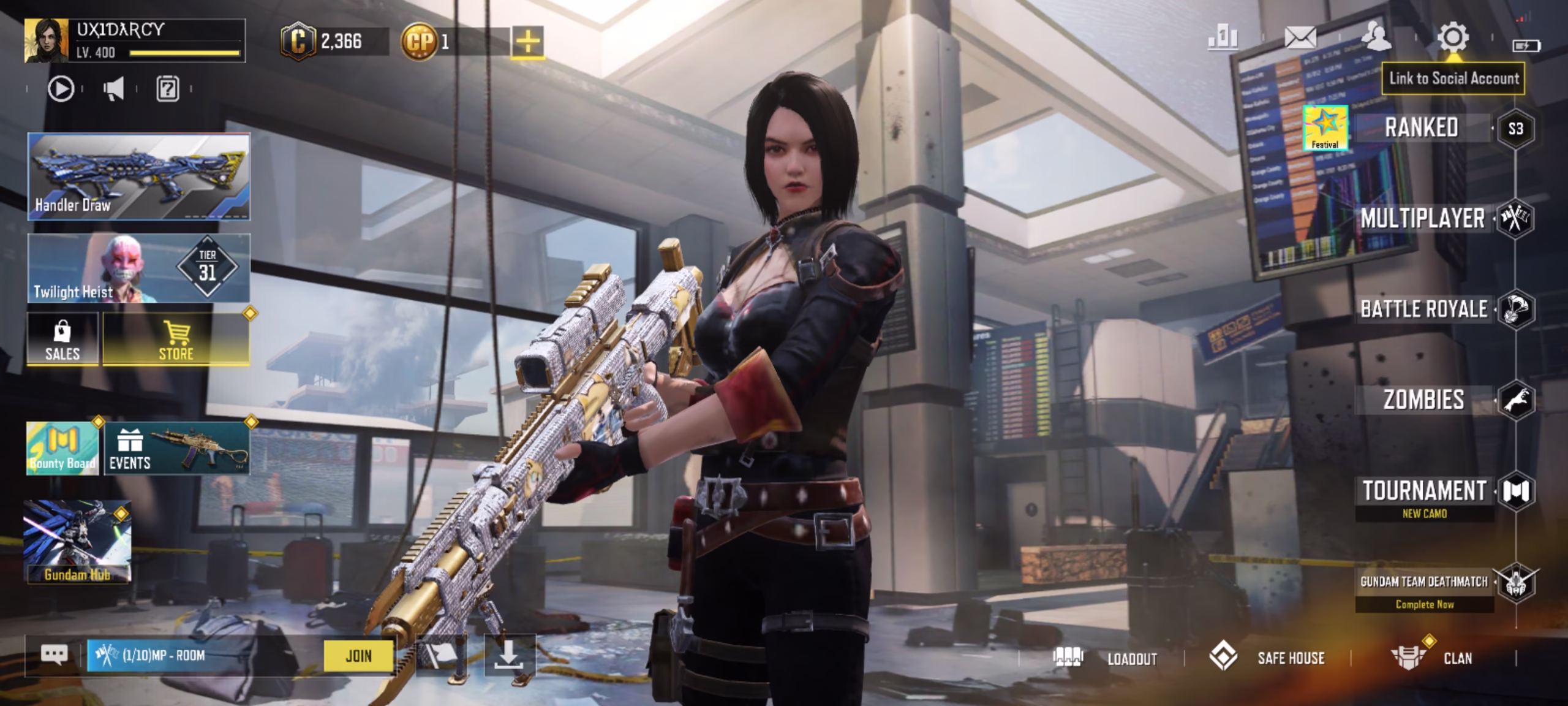Open the settings gear icon
The image size is (1568, 706).
[x=1452, y=38]
